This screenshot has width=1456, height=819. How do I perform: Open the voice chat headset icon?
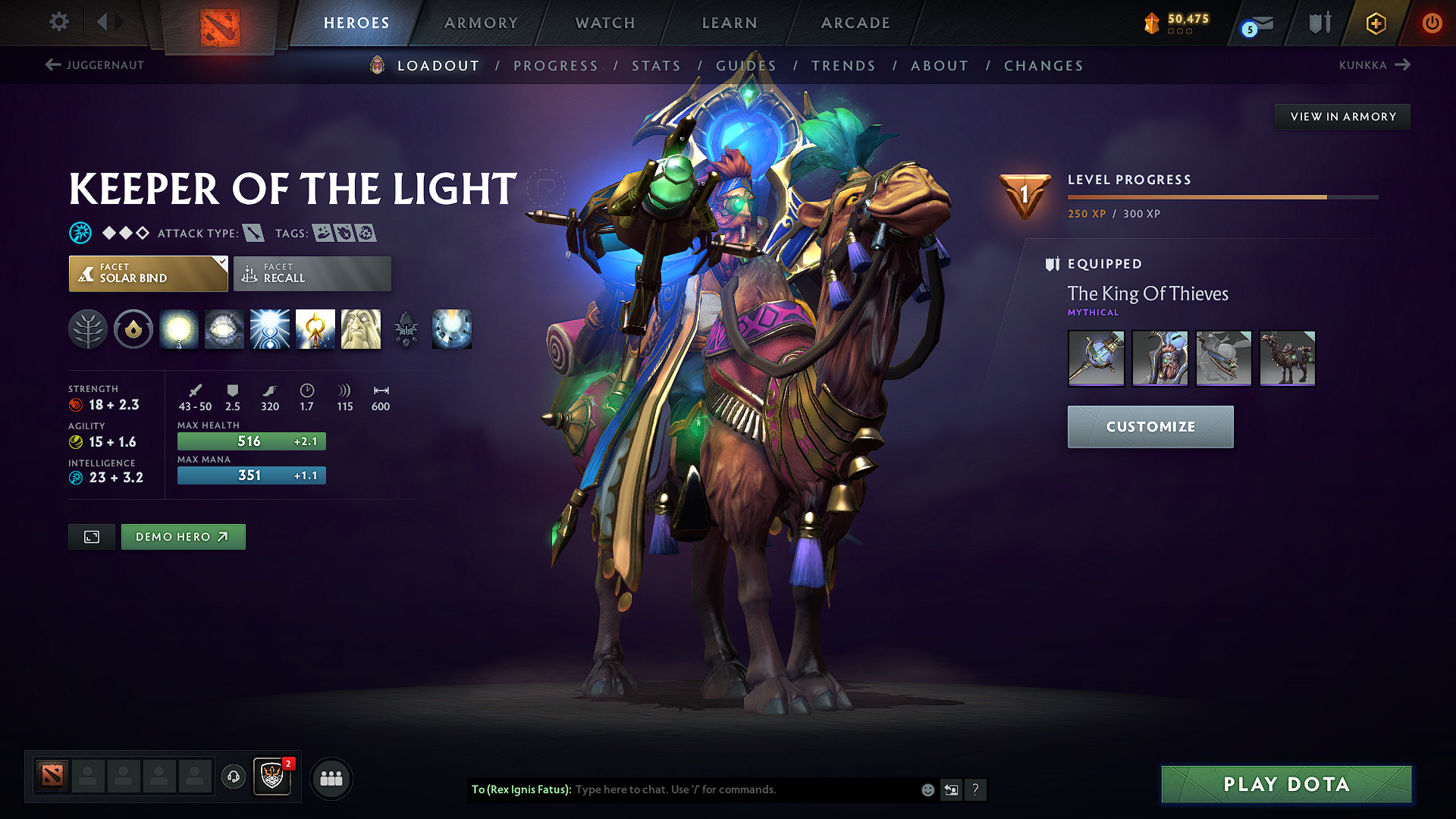(x=233, y=777)
